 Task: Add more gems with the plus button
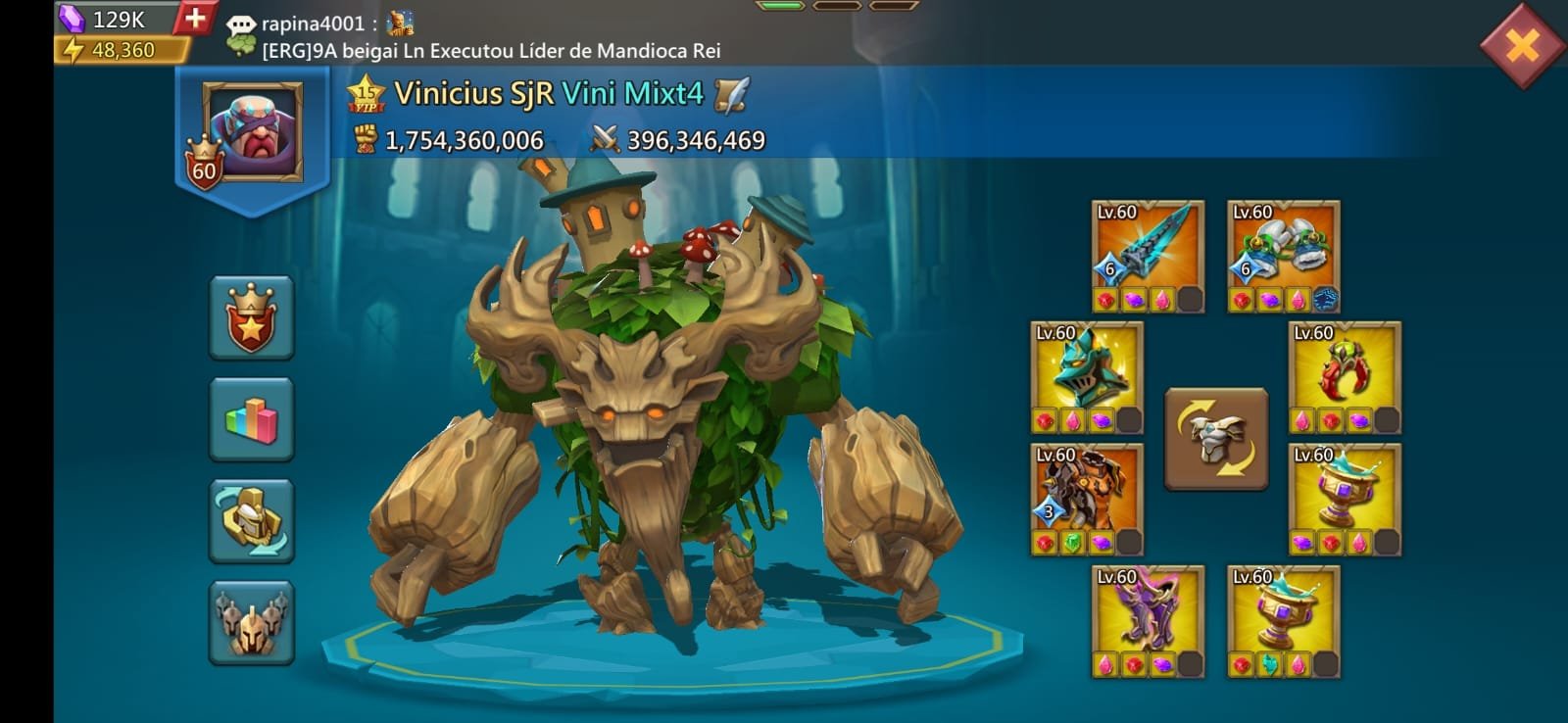(x=195, y=19)
